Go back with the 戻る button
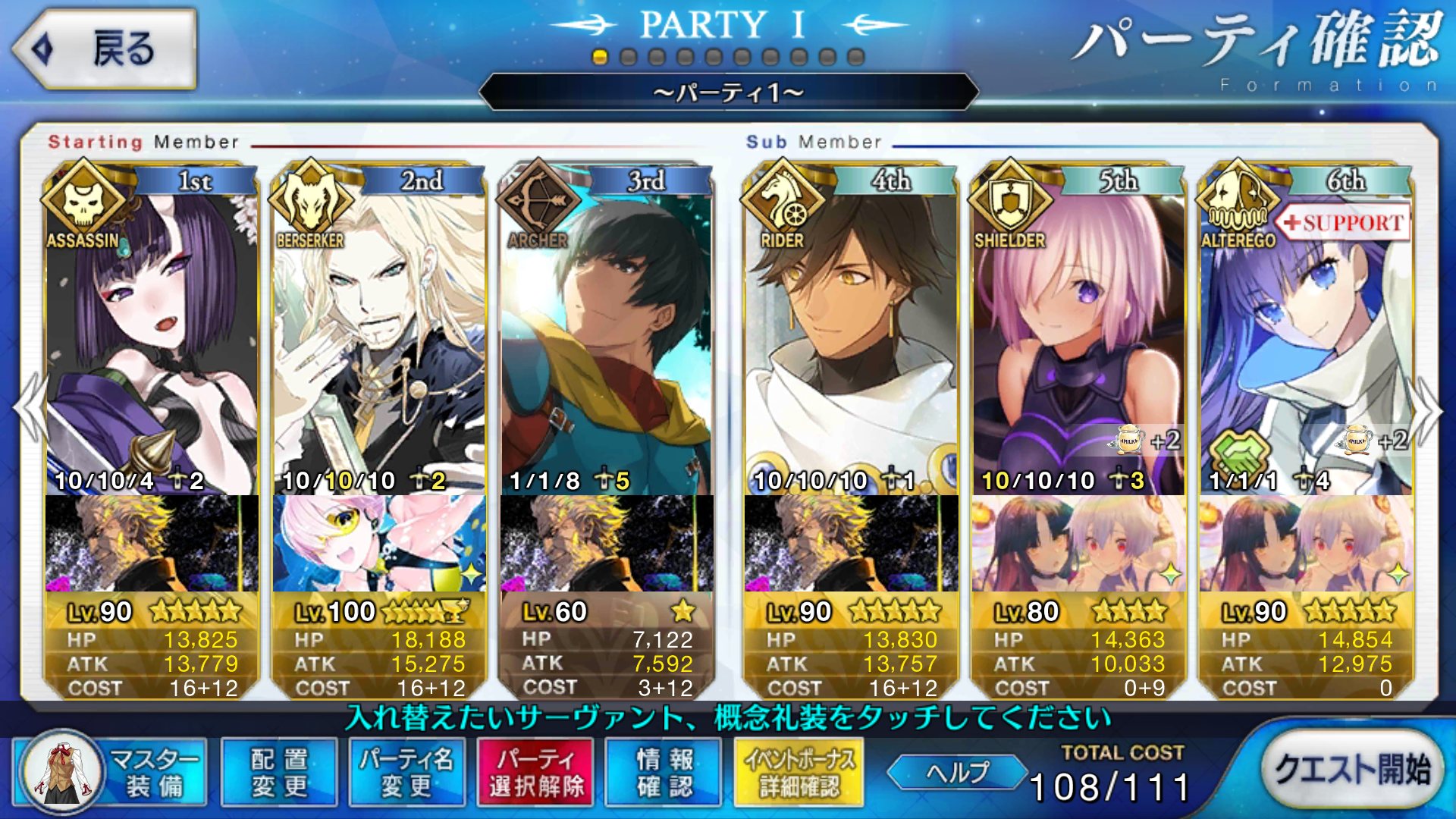 coord(105,49)
